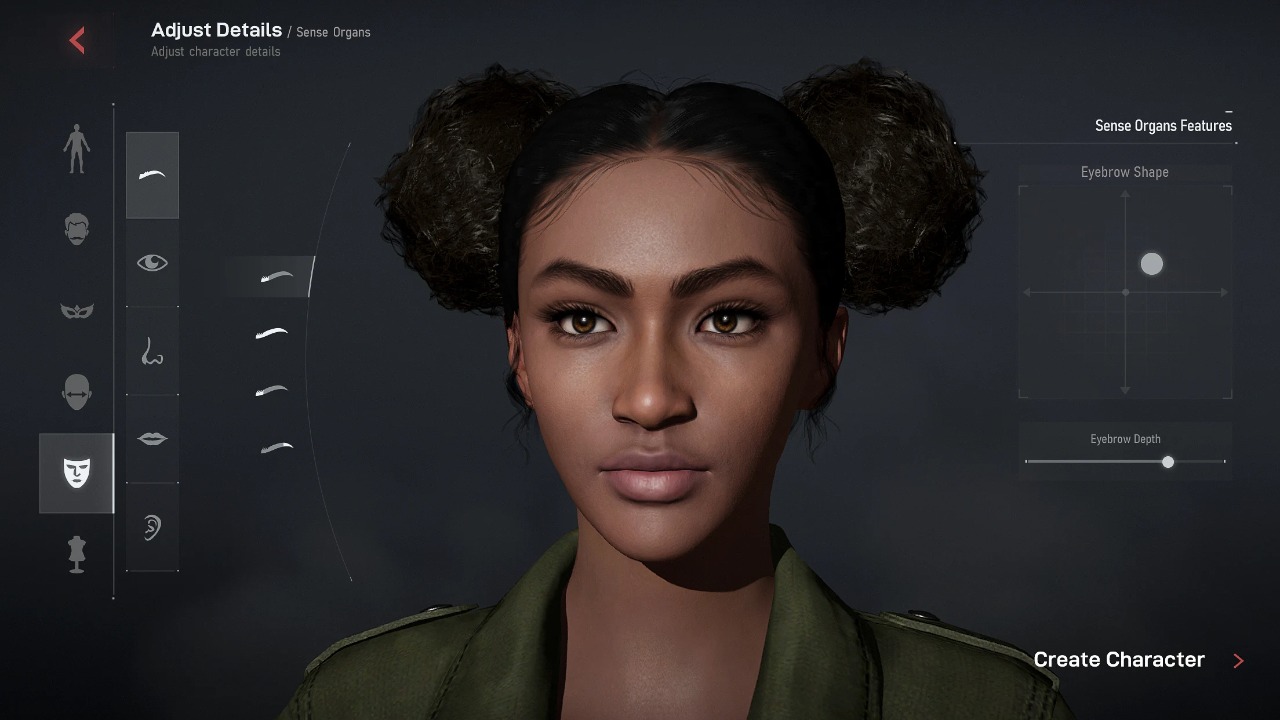Switch to the ear sub-tab
This screenshot has width=1280, height=720.
click(152, 527)
